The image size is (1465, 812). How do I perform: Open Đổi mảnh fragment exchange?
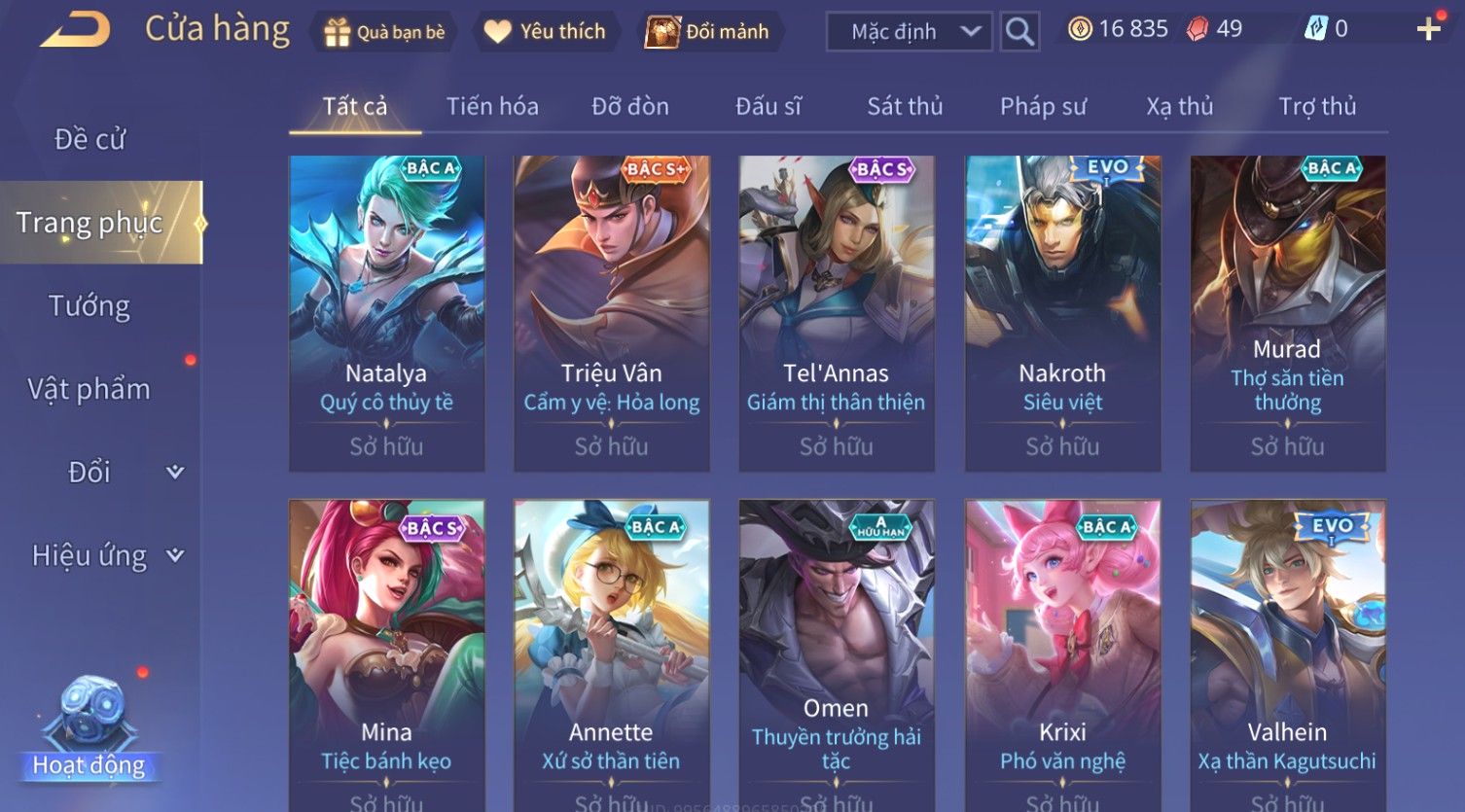point(708,32)
